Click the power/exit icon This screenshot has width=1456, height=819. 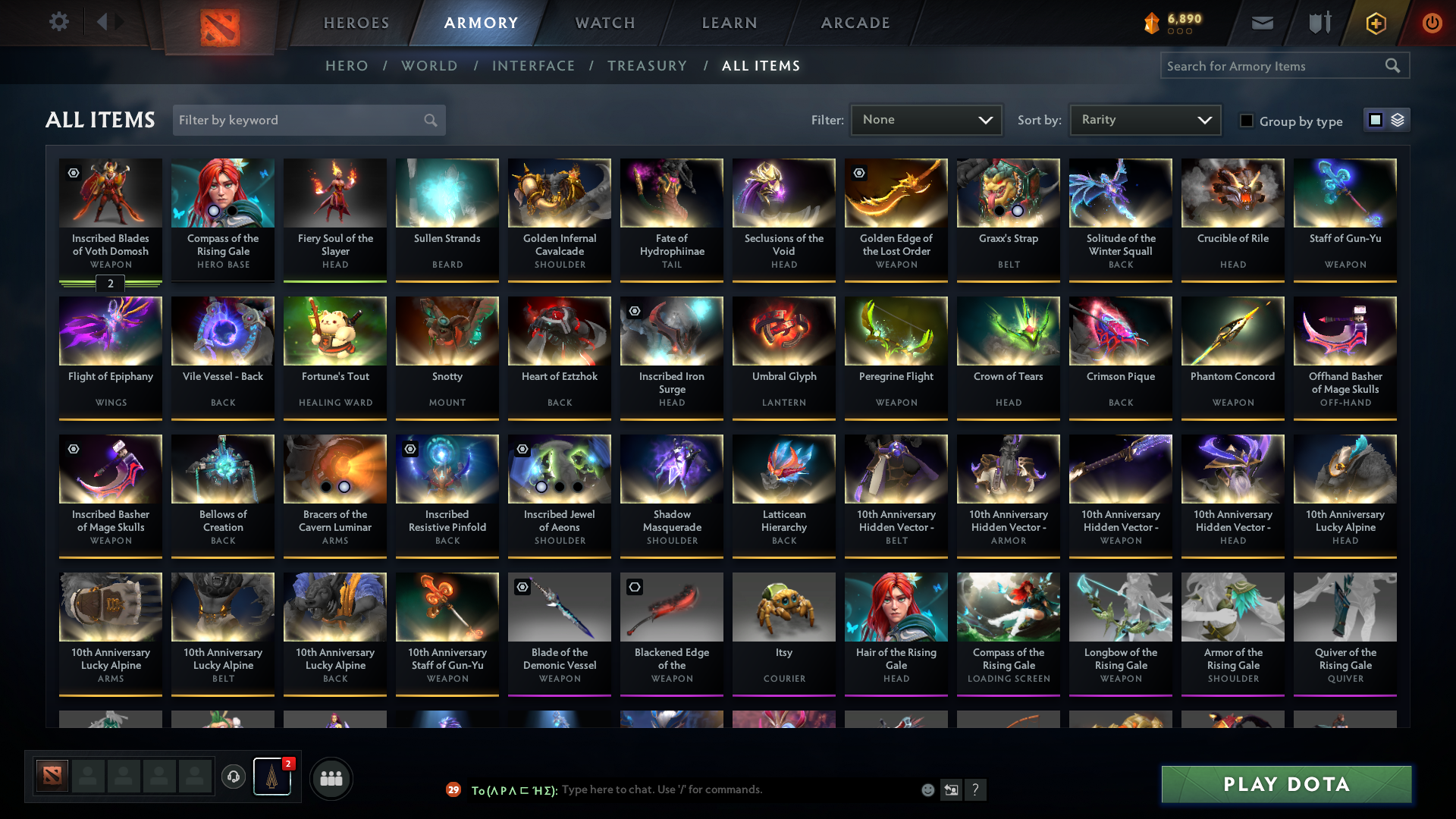1432,22
